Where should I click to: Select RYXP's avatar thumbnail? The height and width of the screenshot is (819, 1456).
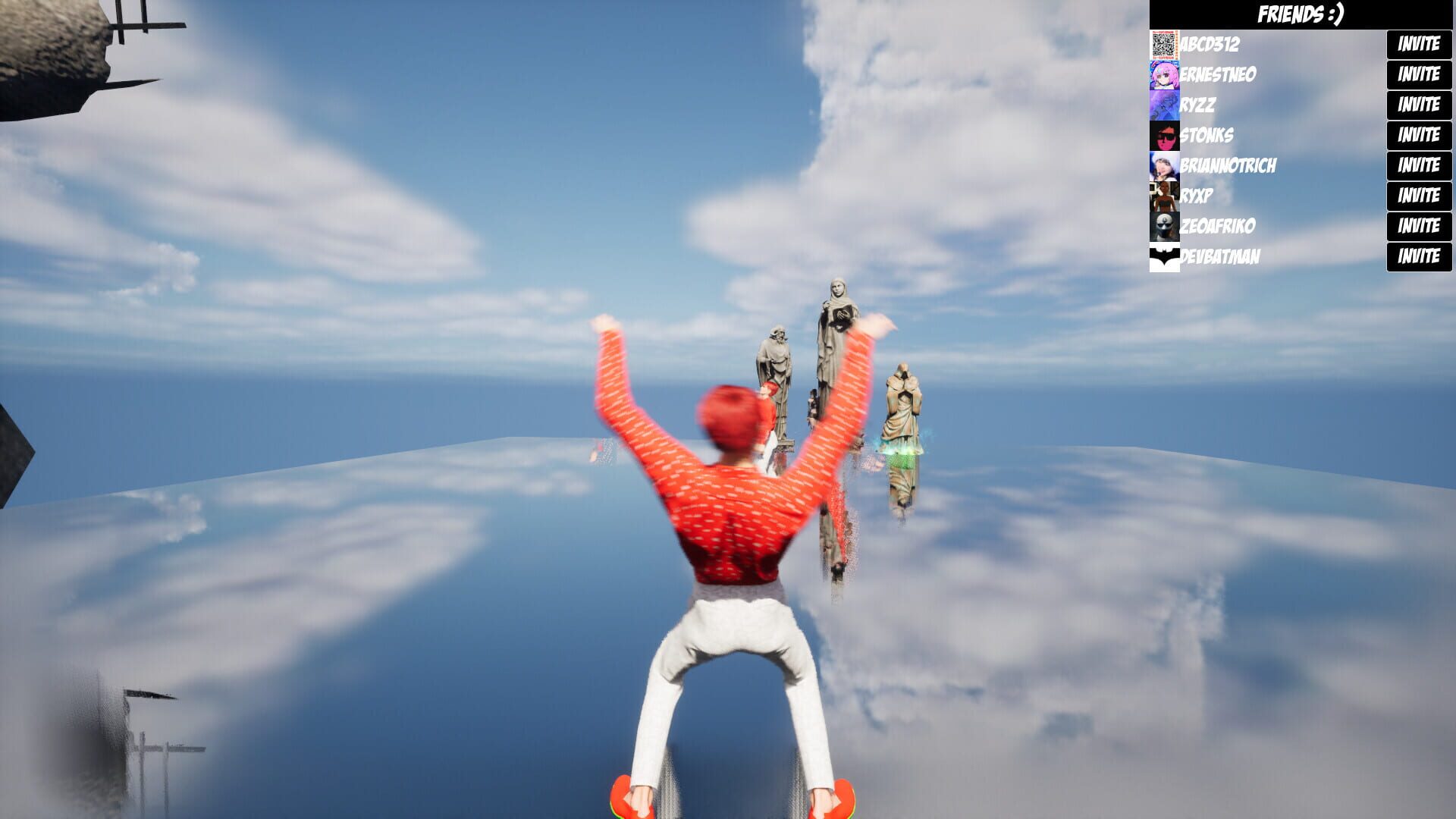point(1164,196)
